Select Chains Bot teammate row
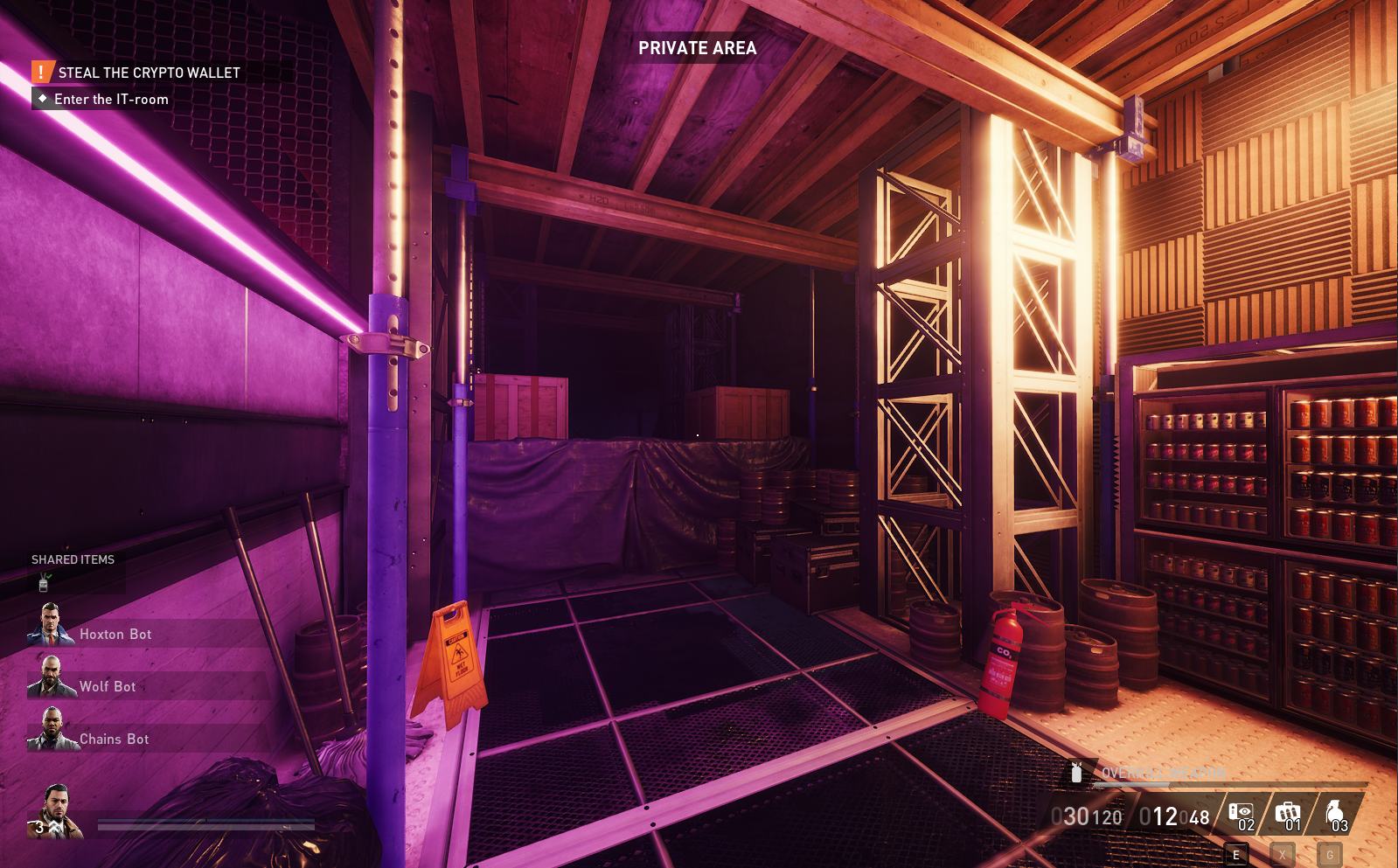Image resolution: width=1398 pixels, height=868 pixels. pyautogui.click(x=114, y=739)
